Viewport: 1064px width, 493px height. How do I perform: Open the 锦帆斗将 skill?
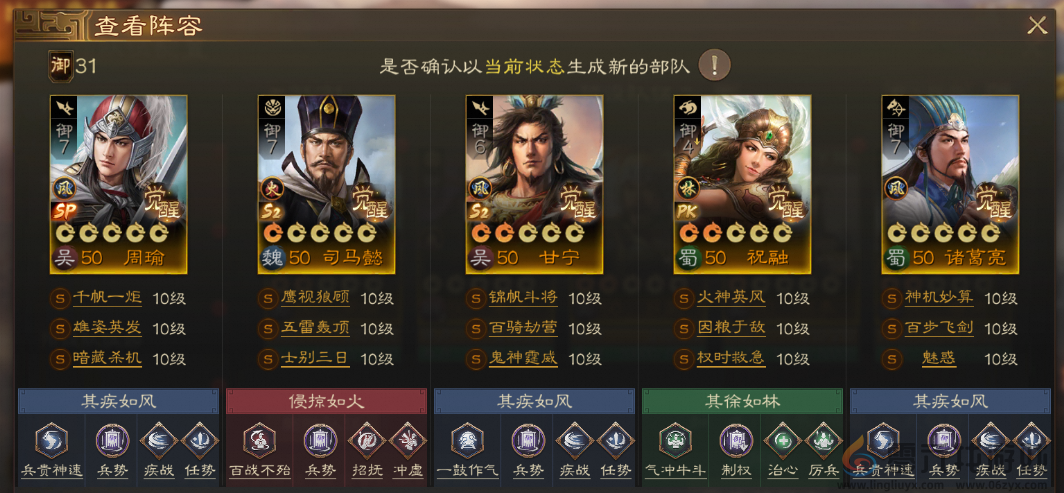pos(524,298)
